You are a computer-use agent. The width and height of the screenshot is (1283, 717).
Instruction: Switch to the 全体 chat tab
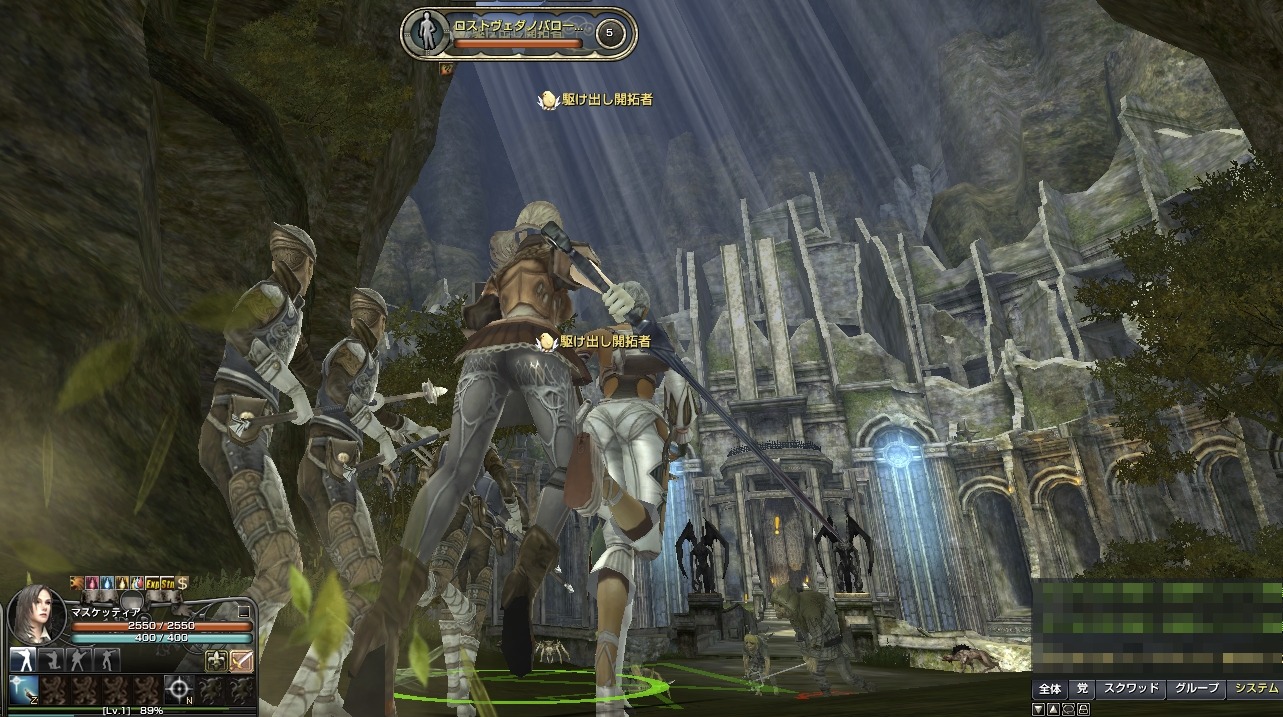(1049, 688)
